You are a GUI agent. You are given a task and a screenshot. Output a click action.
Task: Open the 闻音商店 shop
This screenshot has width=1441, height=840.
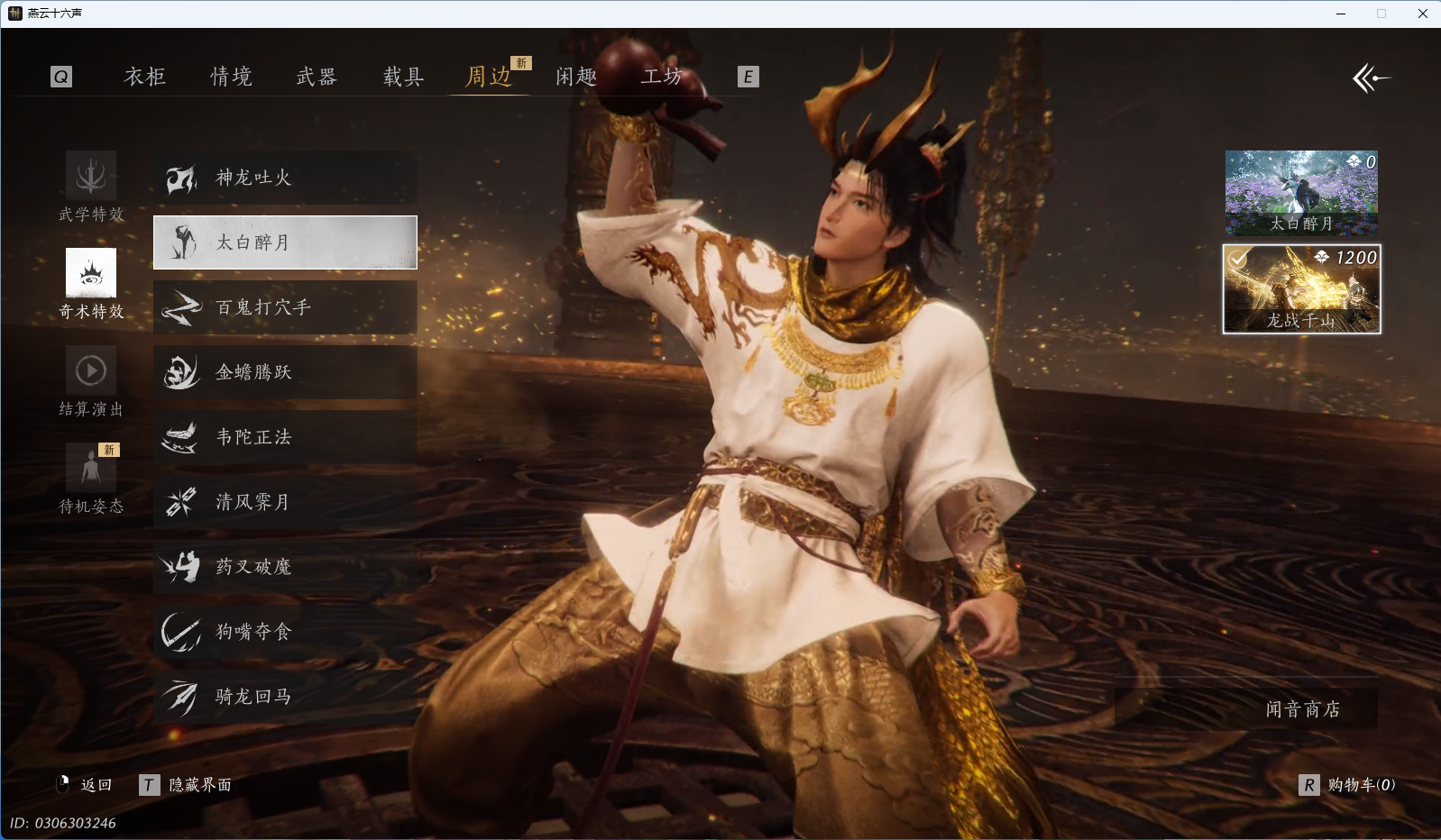point(1302,709)
